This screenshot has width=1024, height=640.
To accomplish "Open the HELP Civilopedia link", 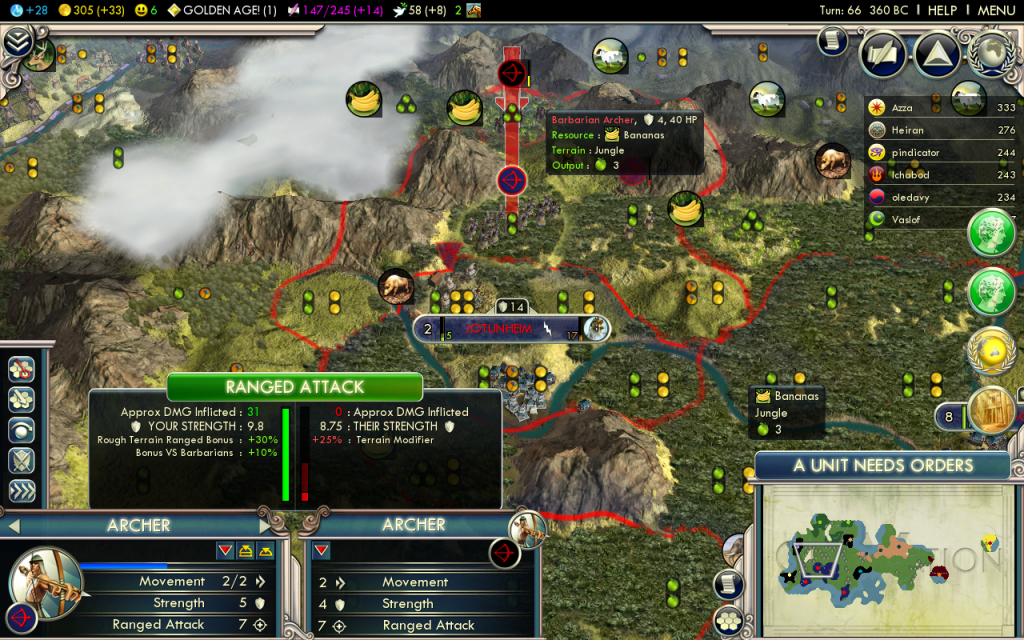I will coord(942,10).
